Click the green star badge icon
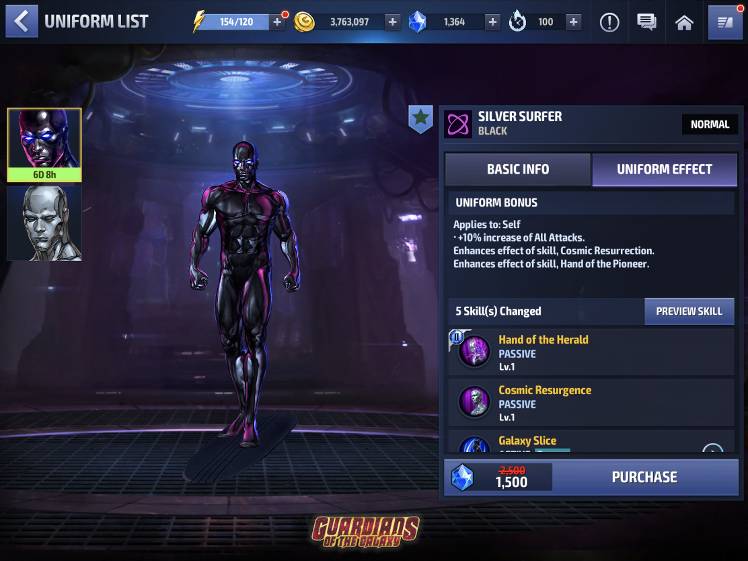This screenshot has height=561, width=748. (421, 119)
